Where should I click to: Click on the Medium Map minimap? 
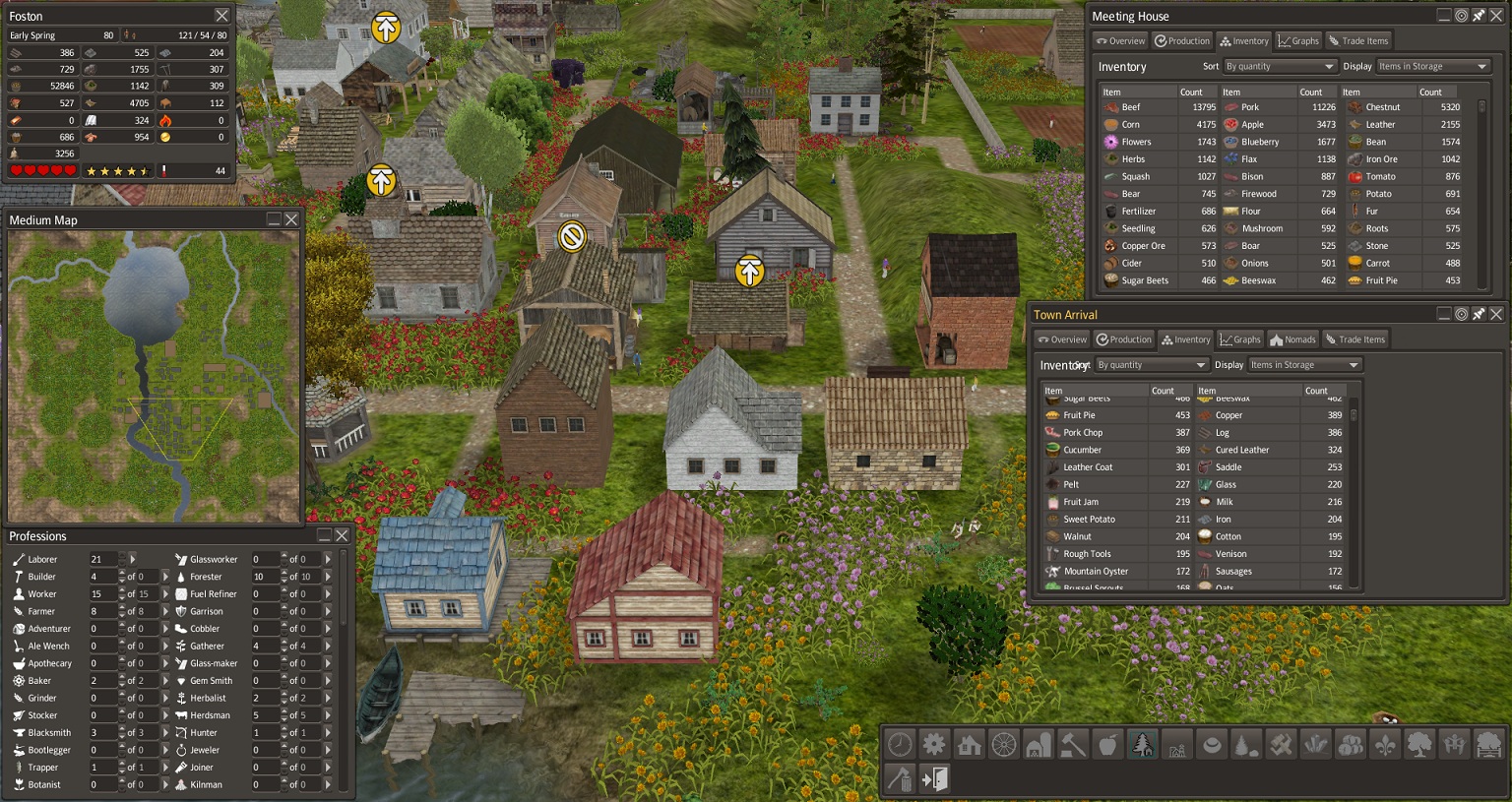pyautogui.click(x=153, y=376)
